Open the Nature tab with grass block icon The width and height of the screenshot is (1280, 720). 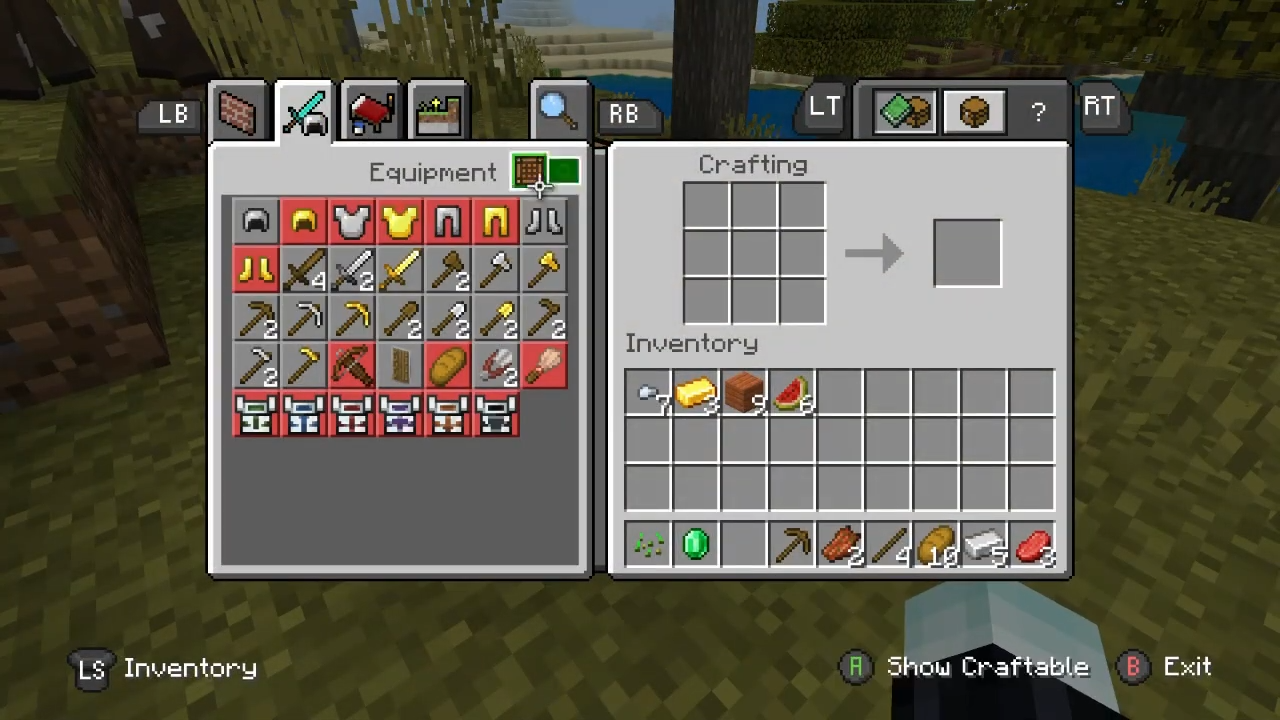pyautogui.click(x=438, y=112)
